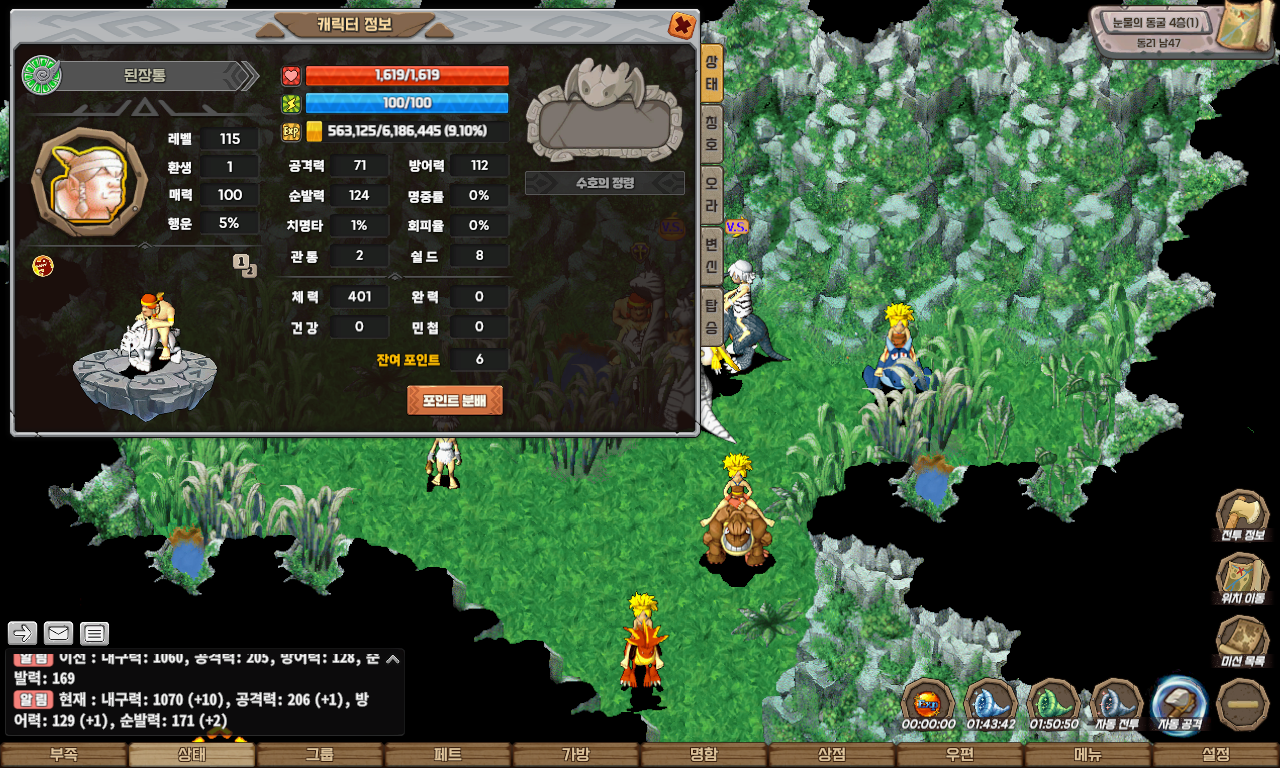
Task: Toggle 자동 공격 auto attack
Action: coord(1181,702)
